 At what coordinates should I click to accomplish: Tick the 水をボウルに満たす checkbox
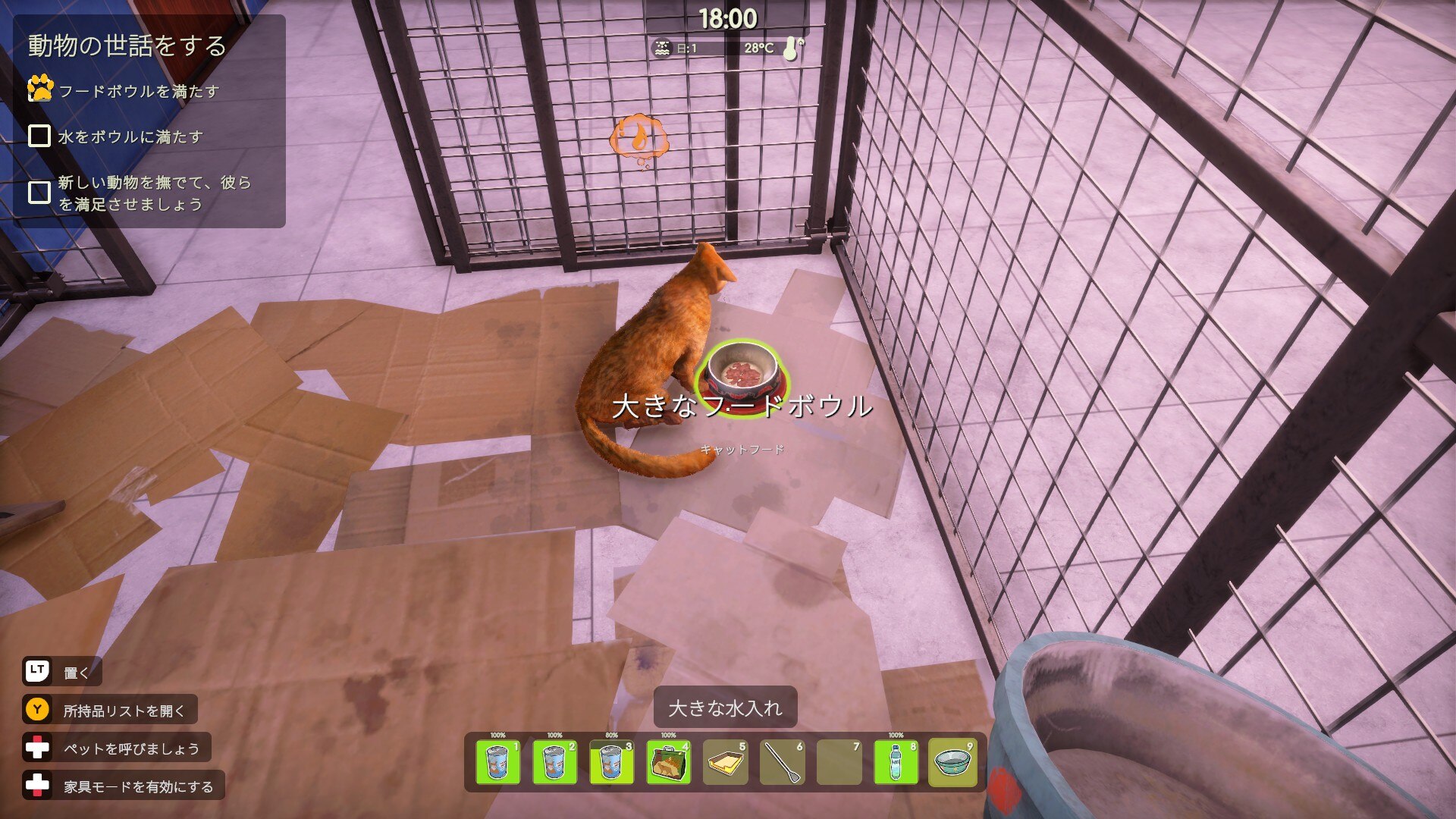click(x=39, y=136)
